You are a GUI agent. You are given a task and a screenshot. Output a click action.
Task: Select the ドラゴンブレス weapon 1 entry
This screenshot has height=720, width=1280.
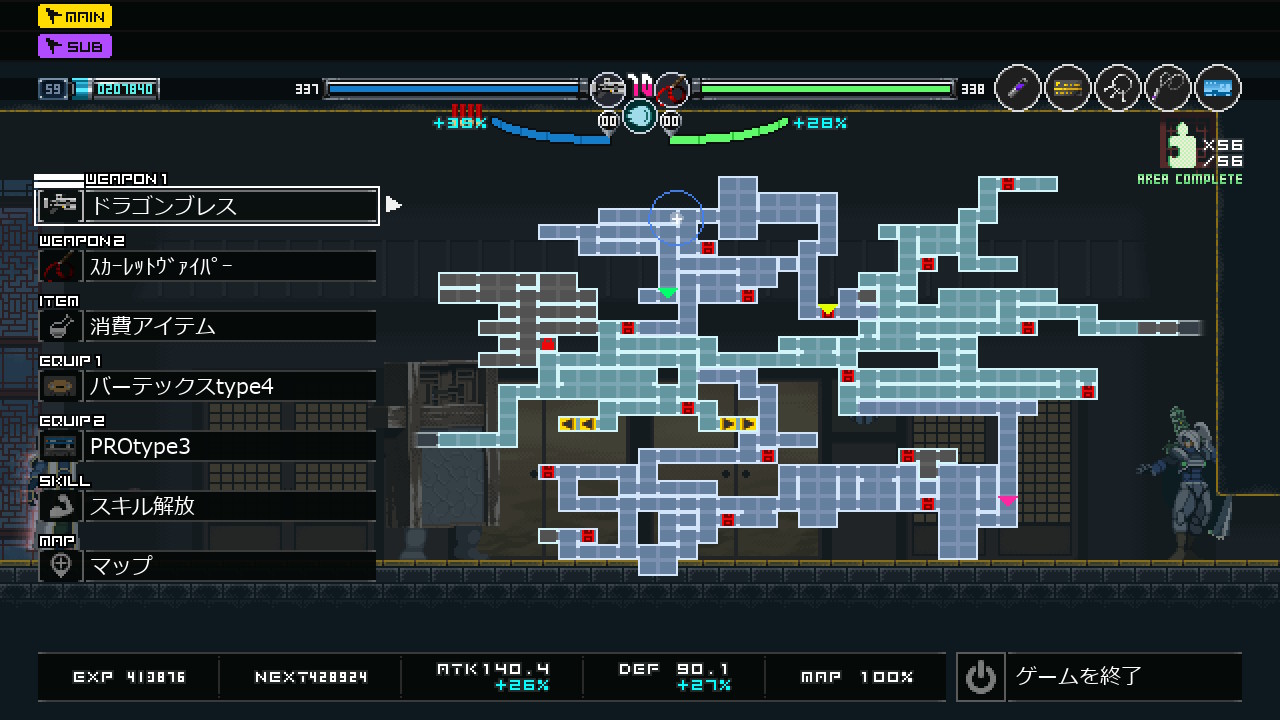[207, 206]
